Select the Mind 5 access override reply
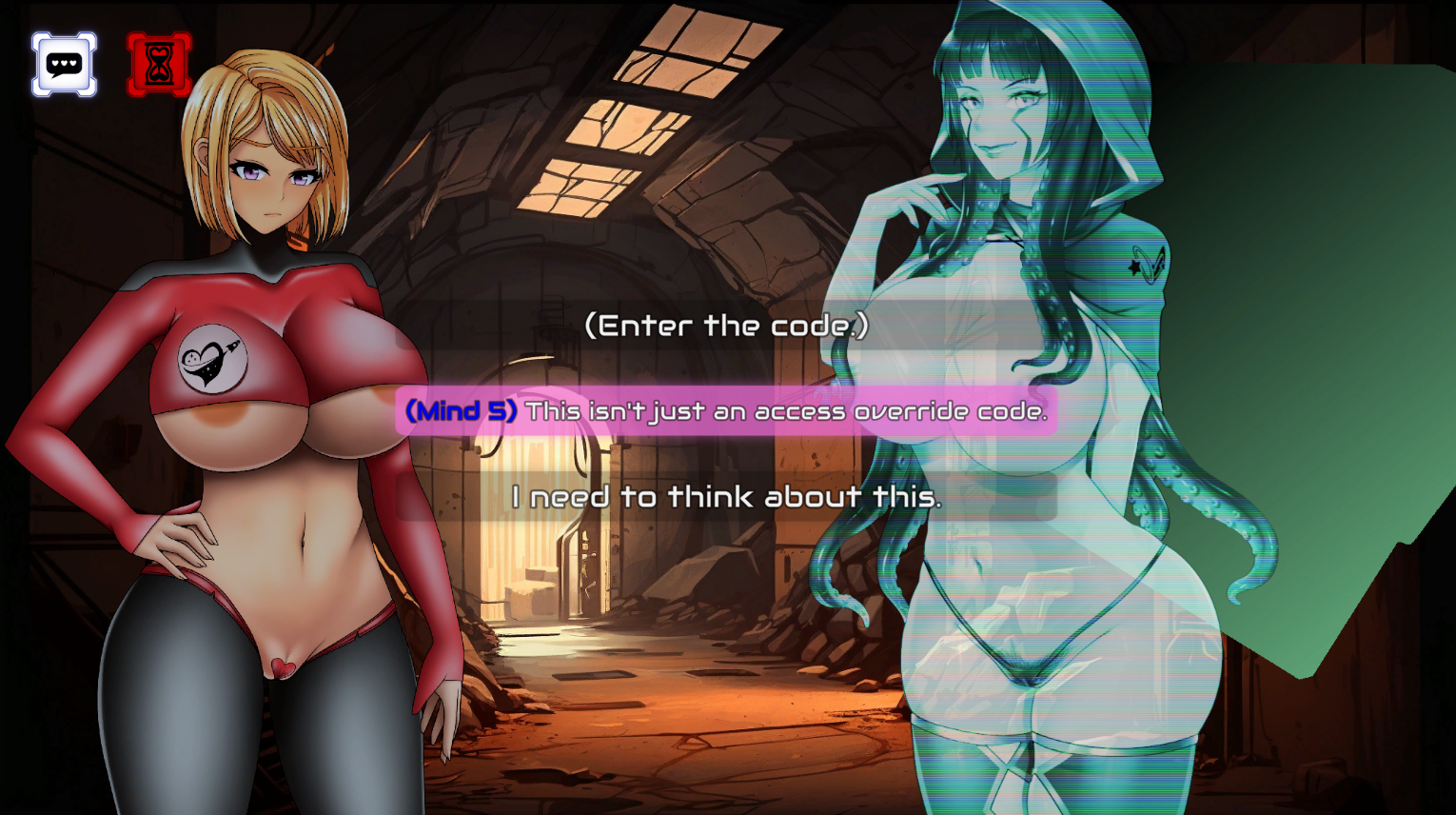1456x815 pixels. [726, 411]
